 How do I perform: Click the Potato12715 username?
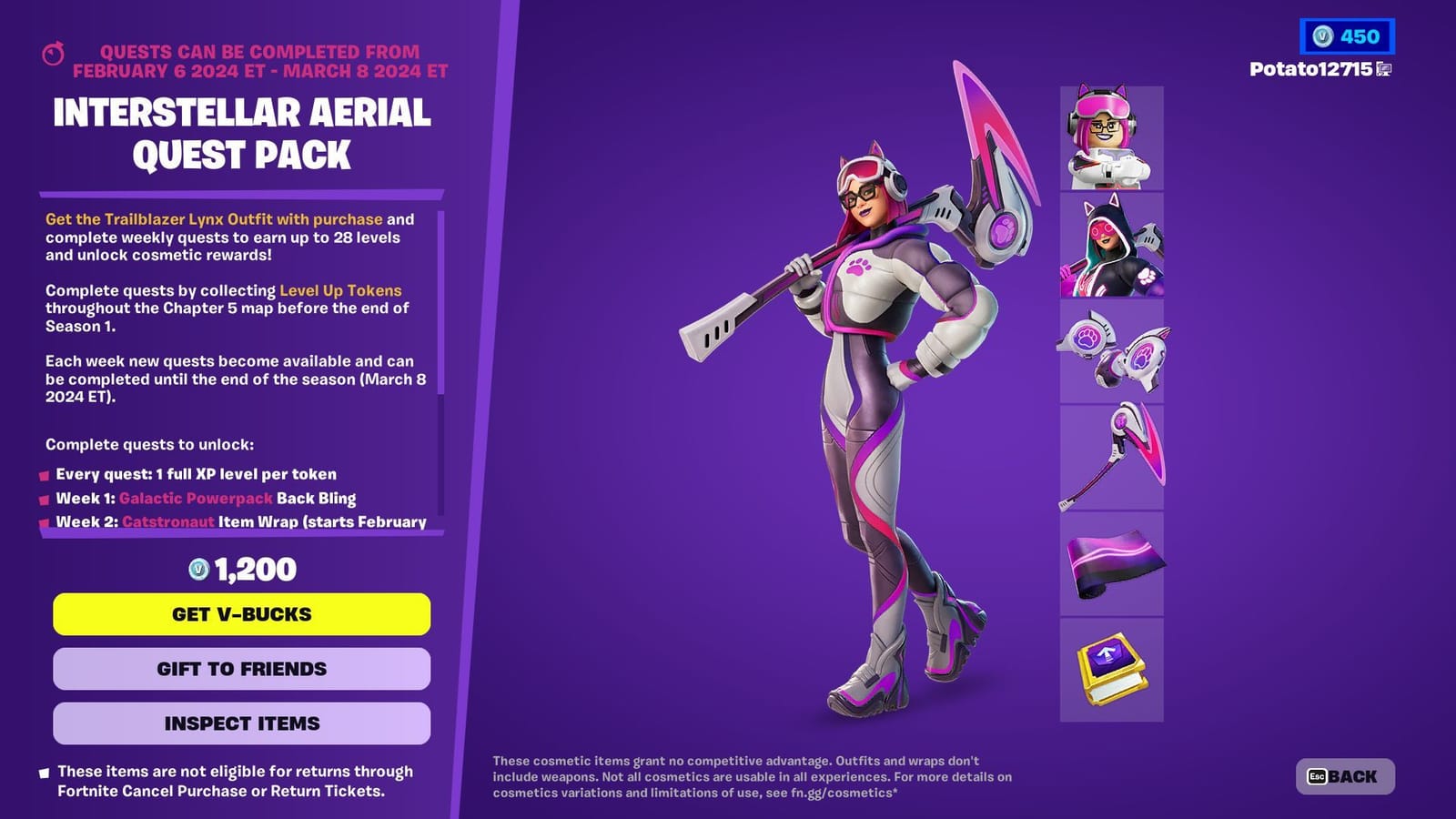pyautogui.click(x=1310, y=70)
